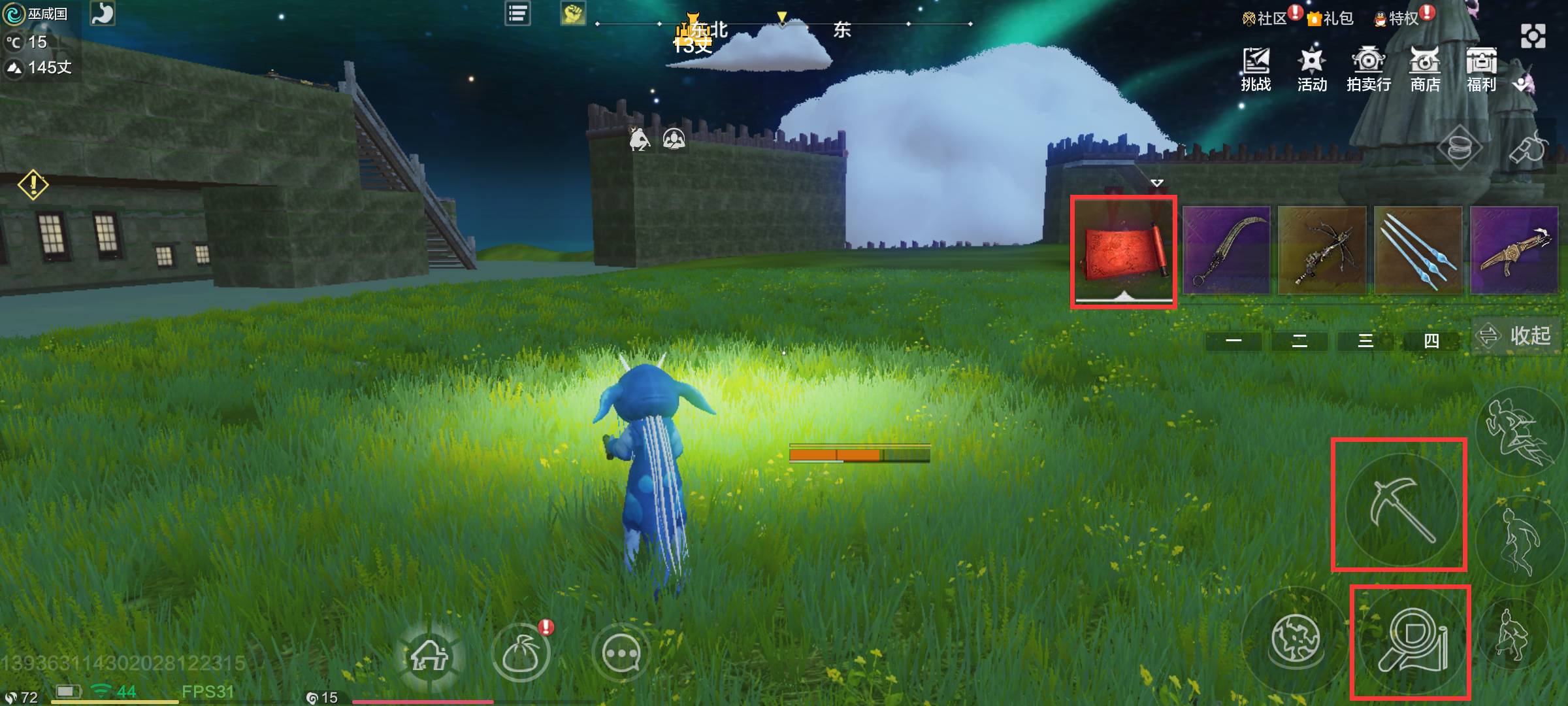Viewport: 1568px width, 706px height.
Task: Open the 商店 shop
Action: tap(1425, 69)
